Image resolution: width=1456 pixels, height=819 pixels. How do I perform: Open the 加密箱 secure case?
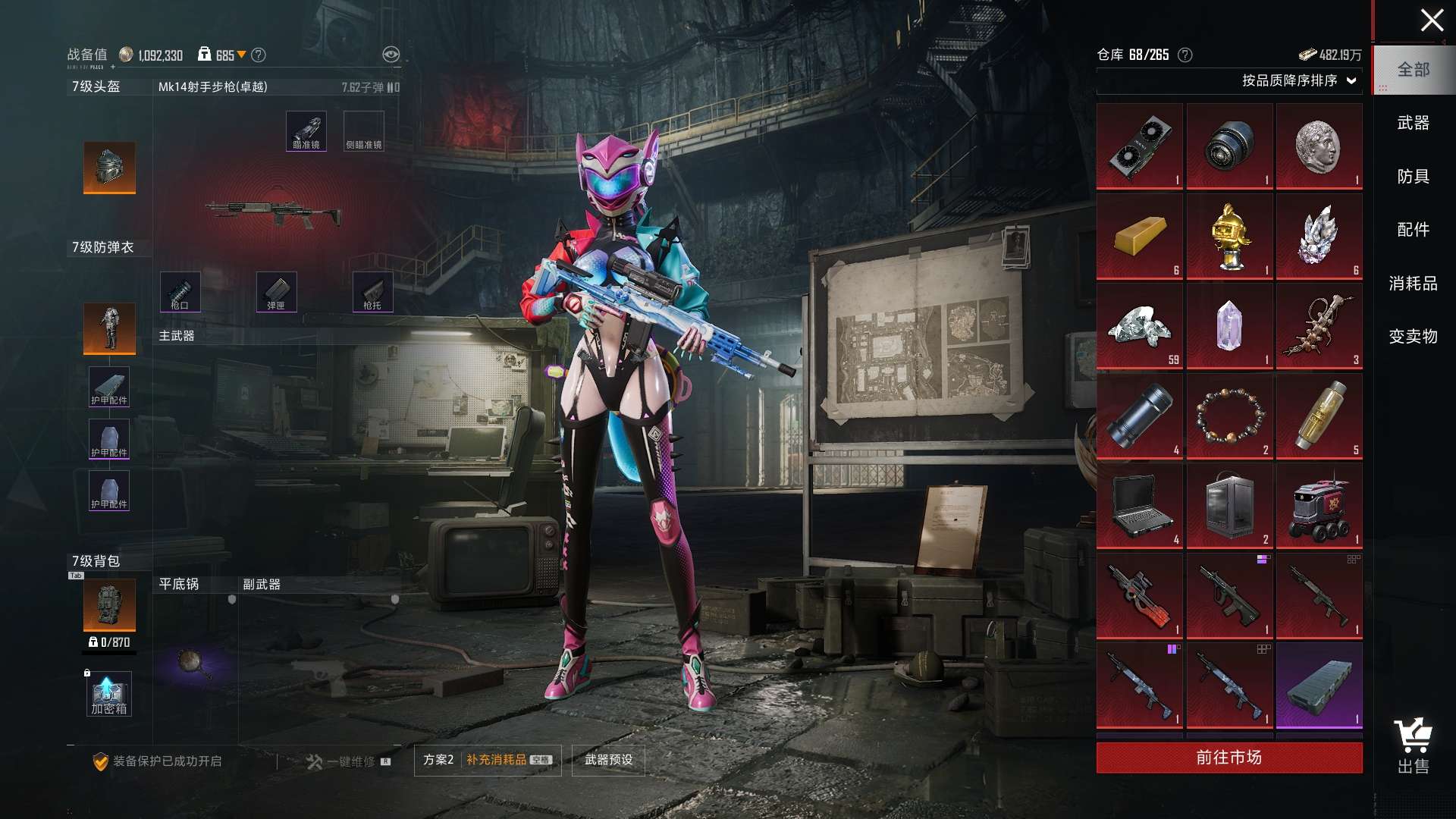(108, 694)
